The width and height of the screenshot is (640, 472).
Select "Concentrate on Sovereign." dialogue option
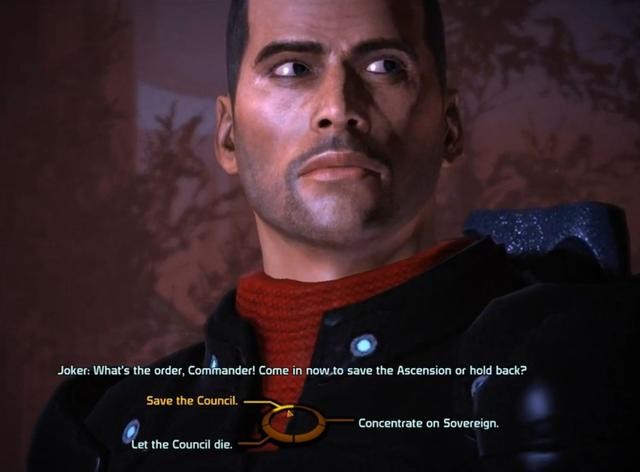(428, 423)
